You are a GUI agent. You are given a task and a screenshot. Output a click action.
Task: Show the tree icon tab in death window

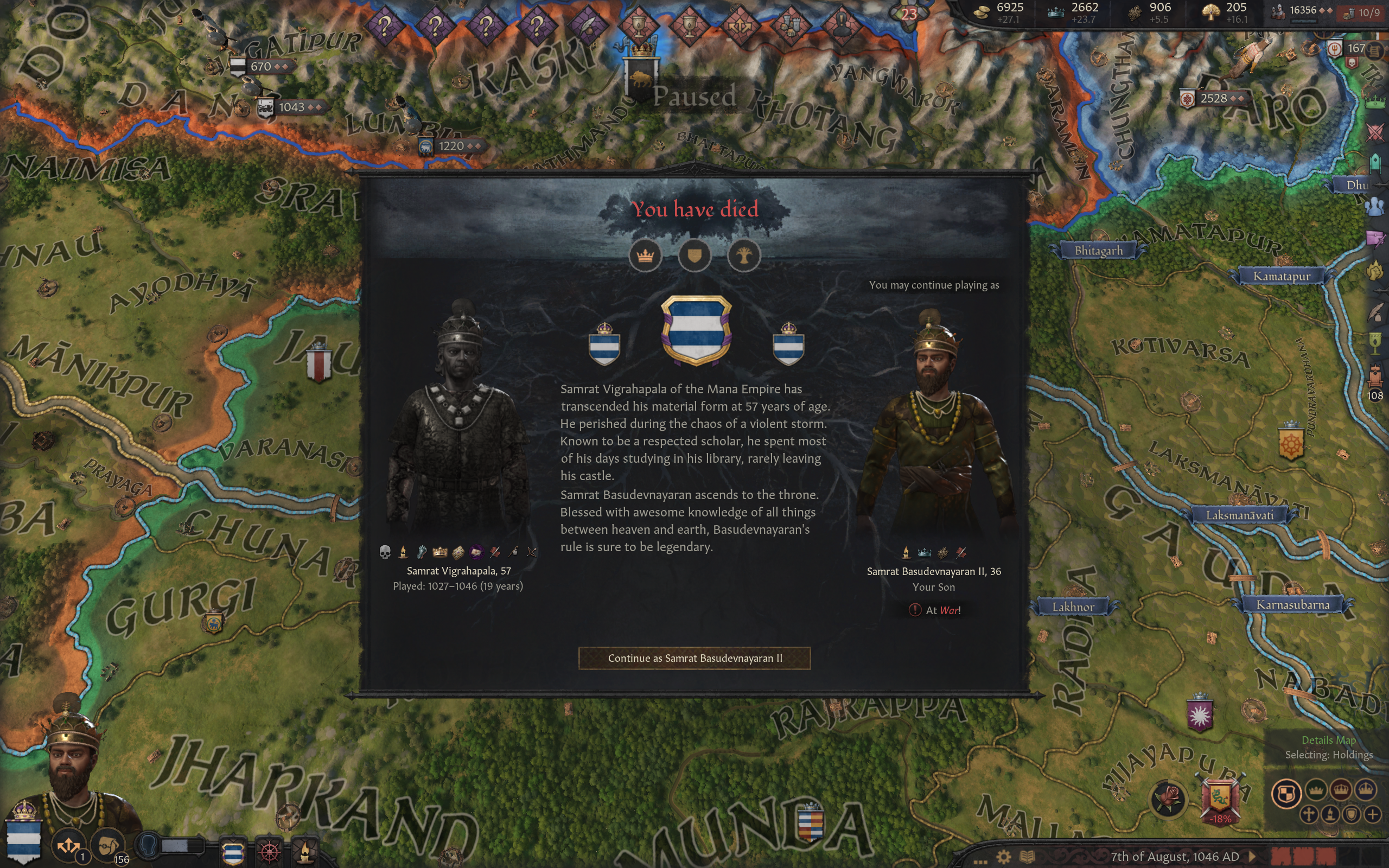coord(744,256)
